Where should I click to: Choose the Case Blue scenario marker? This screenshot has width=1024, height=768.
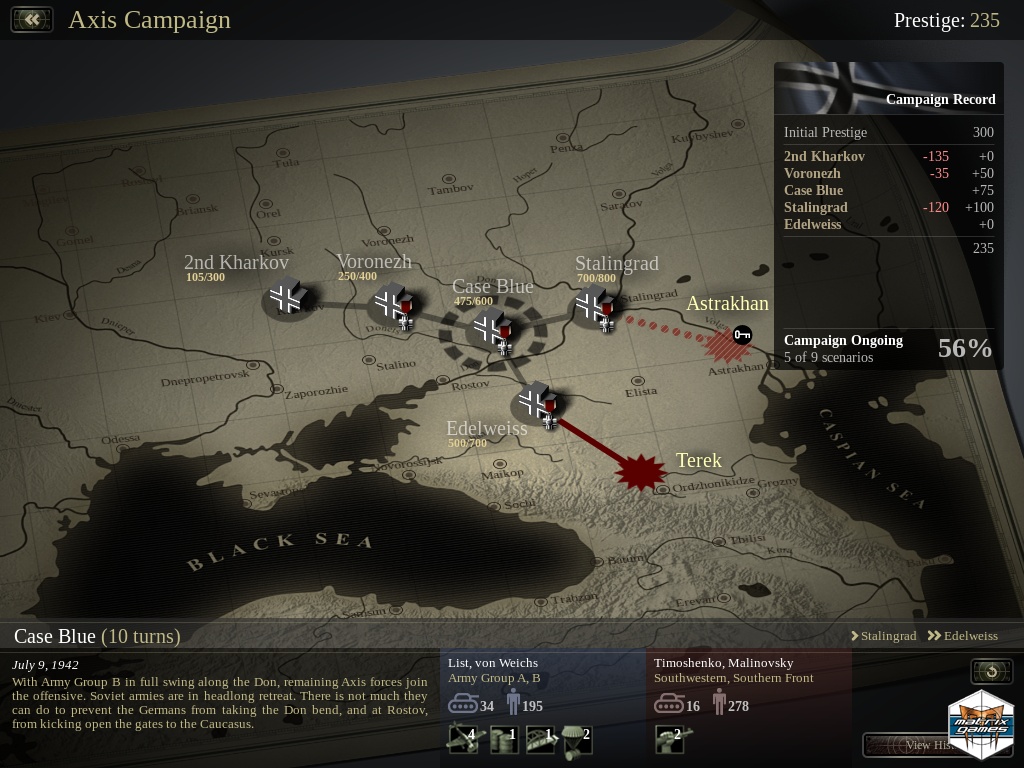492,327
